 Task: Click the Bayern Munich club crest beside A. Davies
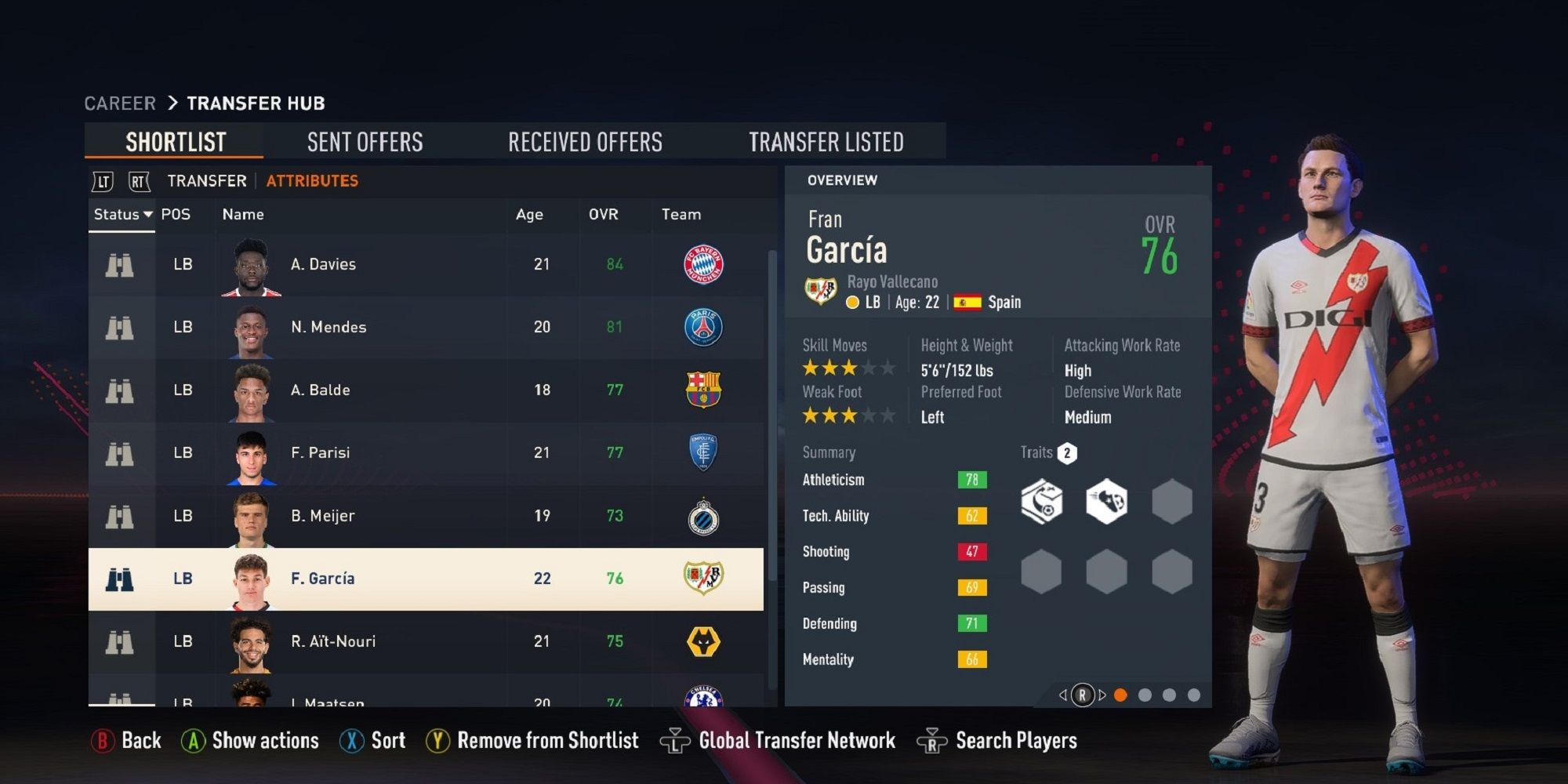(x=702, y=265)
